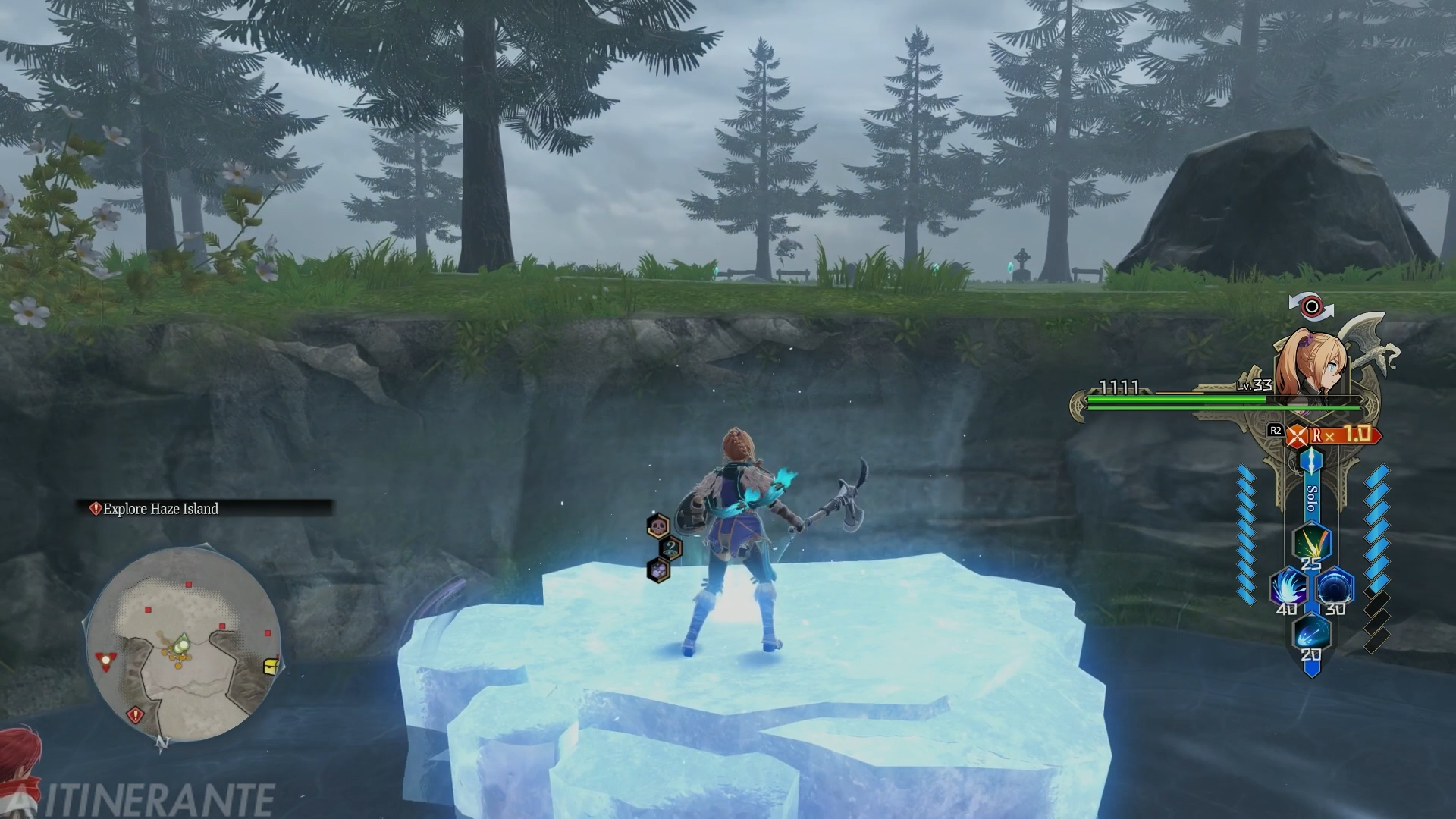Select the character swap icon above portrait
Viewport: 1456px width, 819px height.
click(x=1311, y=306)
